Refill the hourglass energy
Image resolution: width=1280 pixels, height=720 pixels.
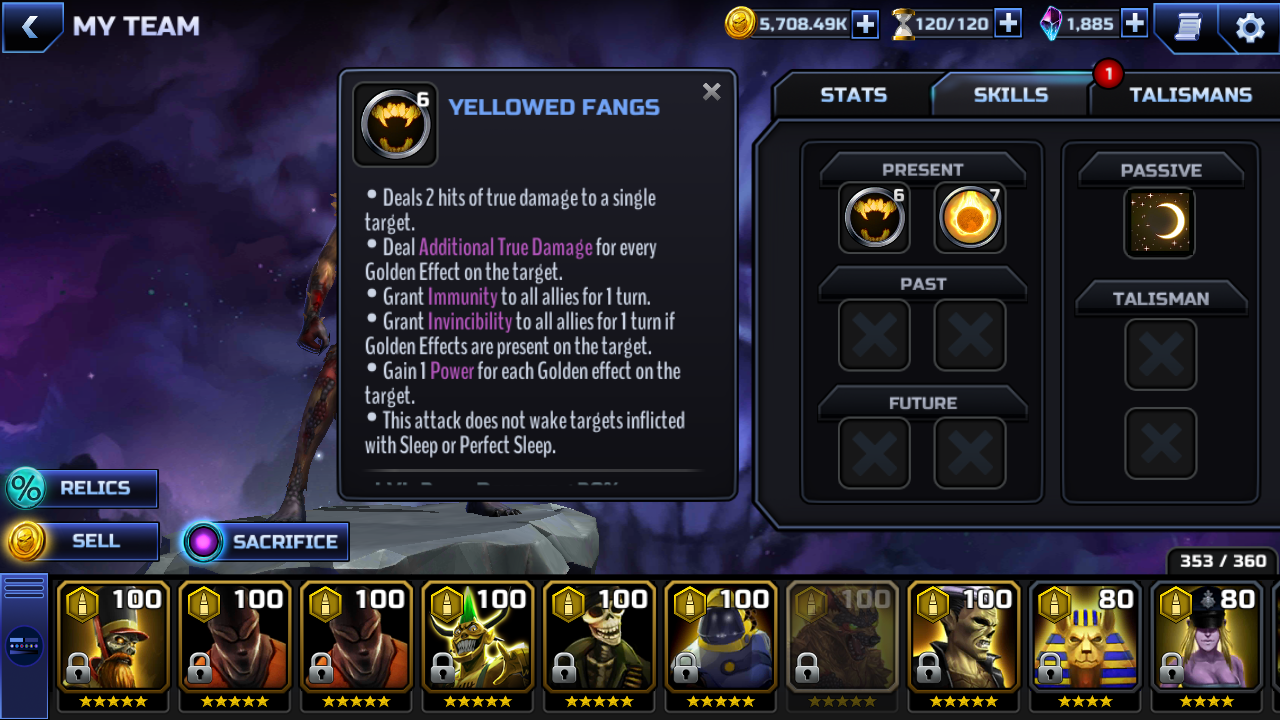(x=1008, y=24)
